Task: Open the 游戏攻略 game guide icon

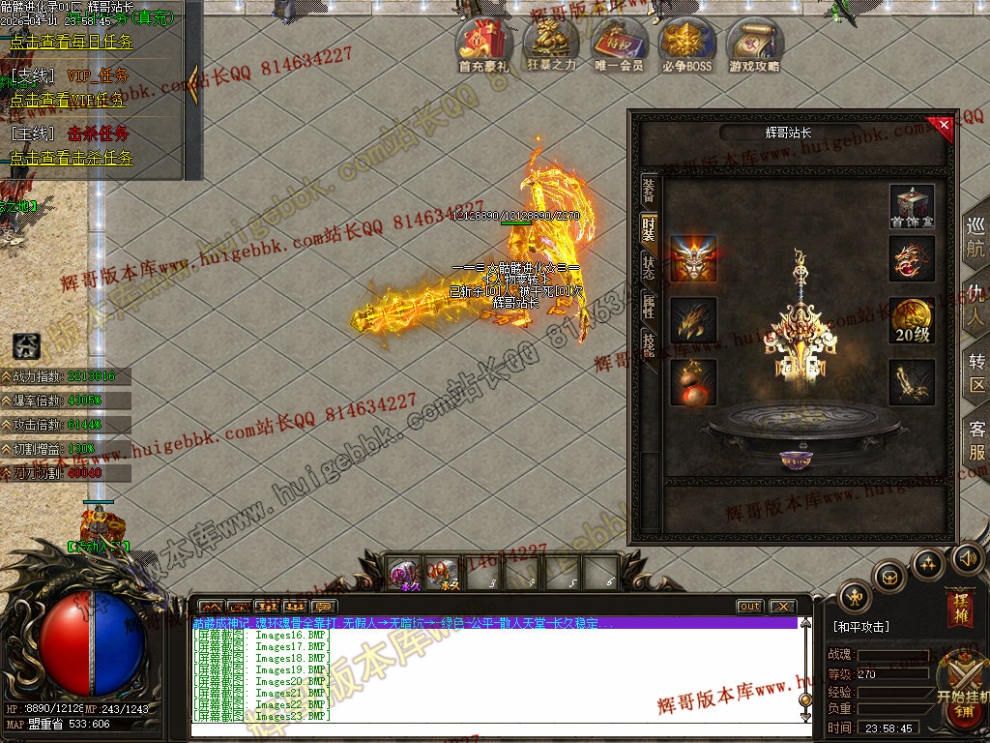Action: point(755,45)
